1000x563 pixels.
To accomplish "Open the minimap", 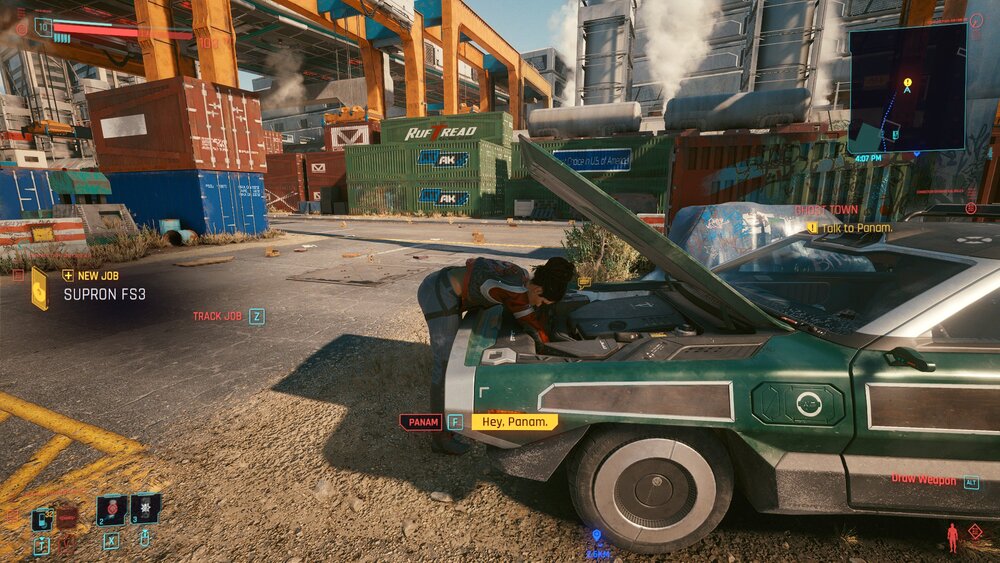I will click(x=907, y=88).
